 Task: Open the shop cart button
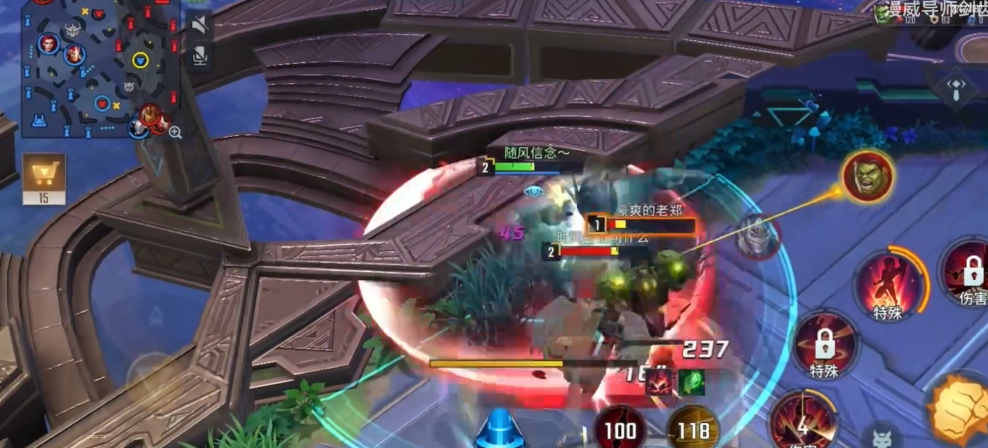[43, 178]
